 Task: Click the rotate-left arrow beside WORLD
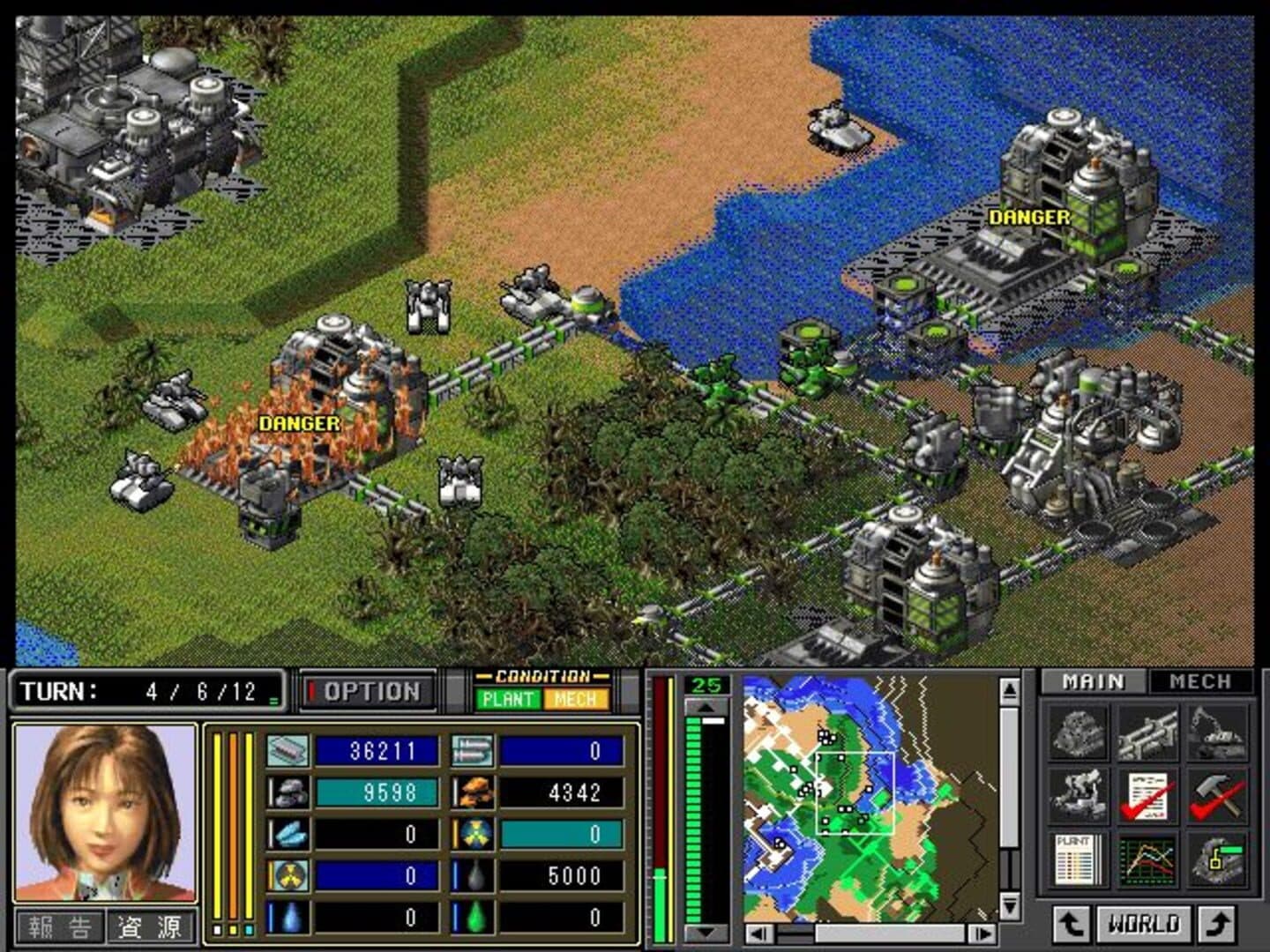[1072, 924]
